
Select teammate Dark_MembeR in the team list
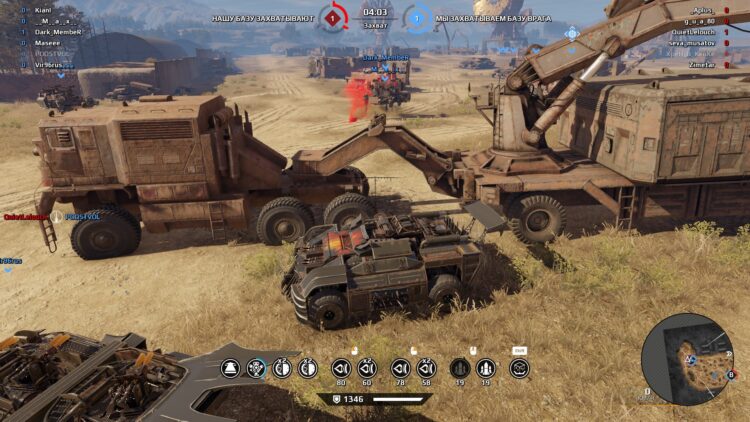click(58, 32)
